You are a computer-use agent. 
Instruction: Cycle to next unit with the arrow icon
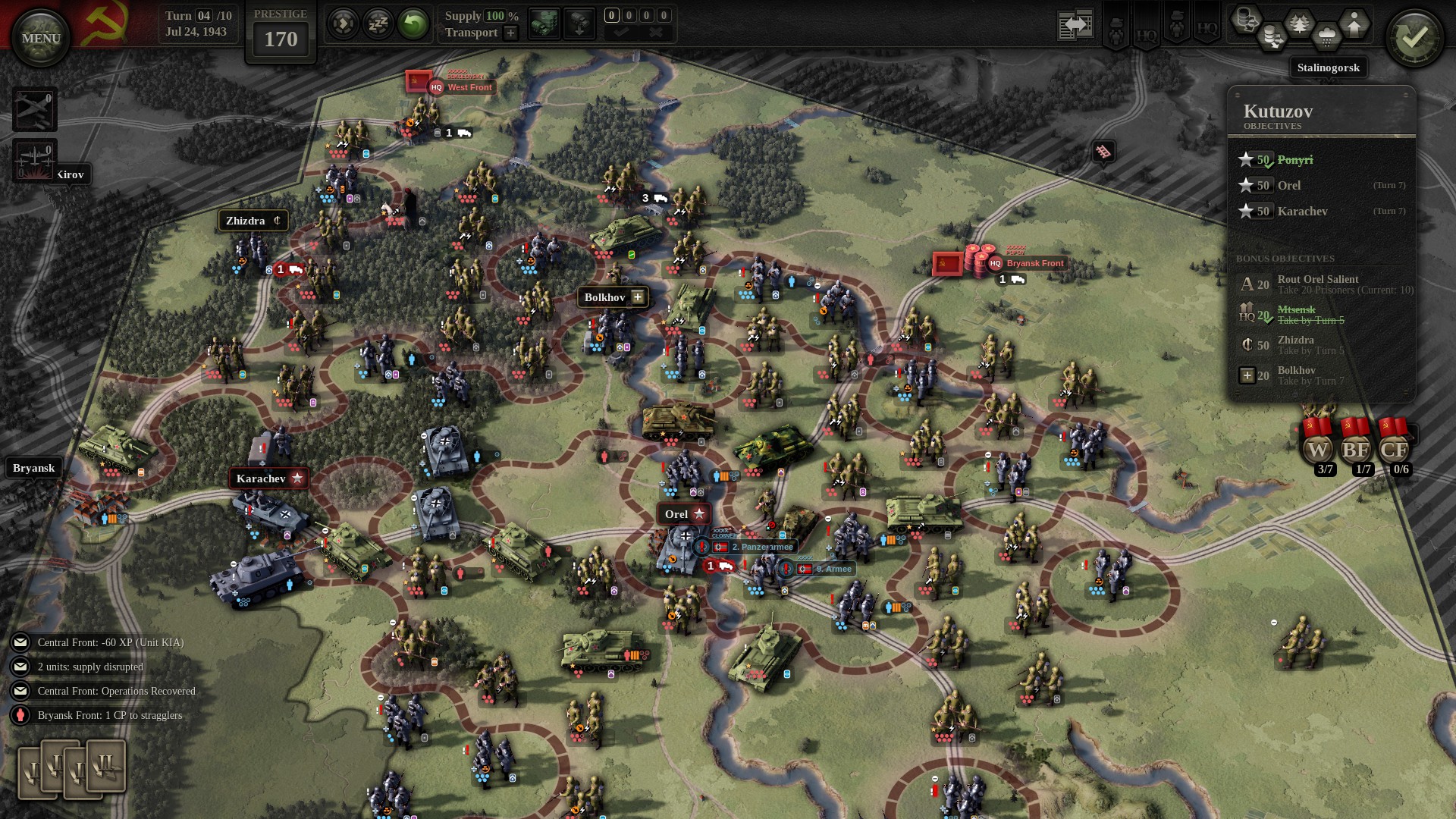344,23
